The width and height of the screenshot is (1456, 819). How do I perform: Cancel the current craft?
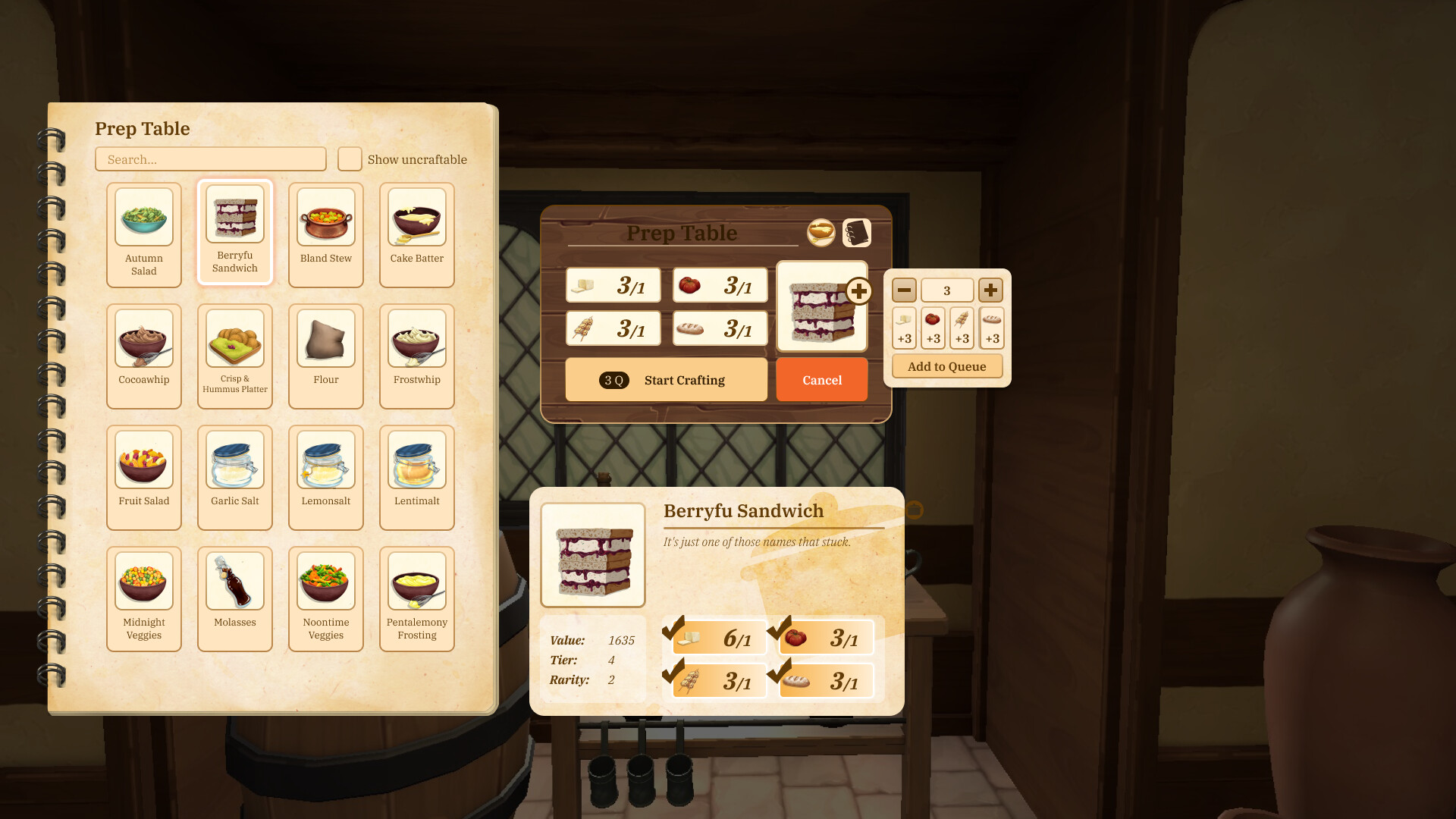point(821,379)
